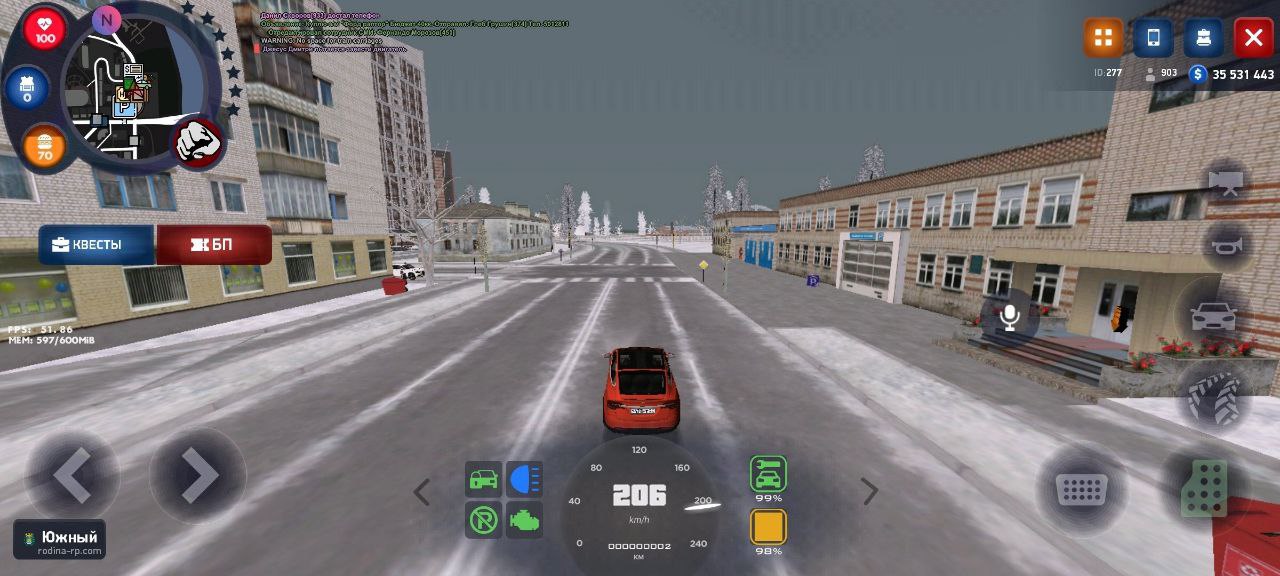
Task: Steer right with the right arrow
Action: (198, 476)
